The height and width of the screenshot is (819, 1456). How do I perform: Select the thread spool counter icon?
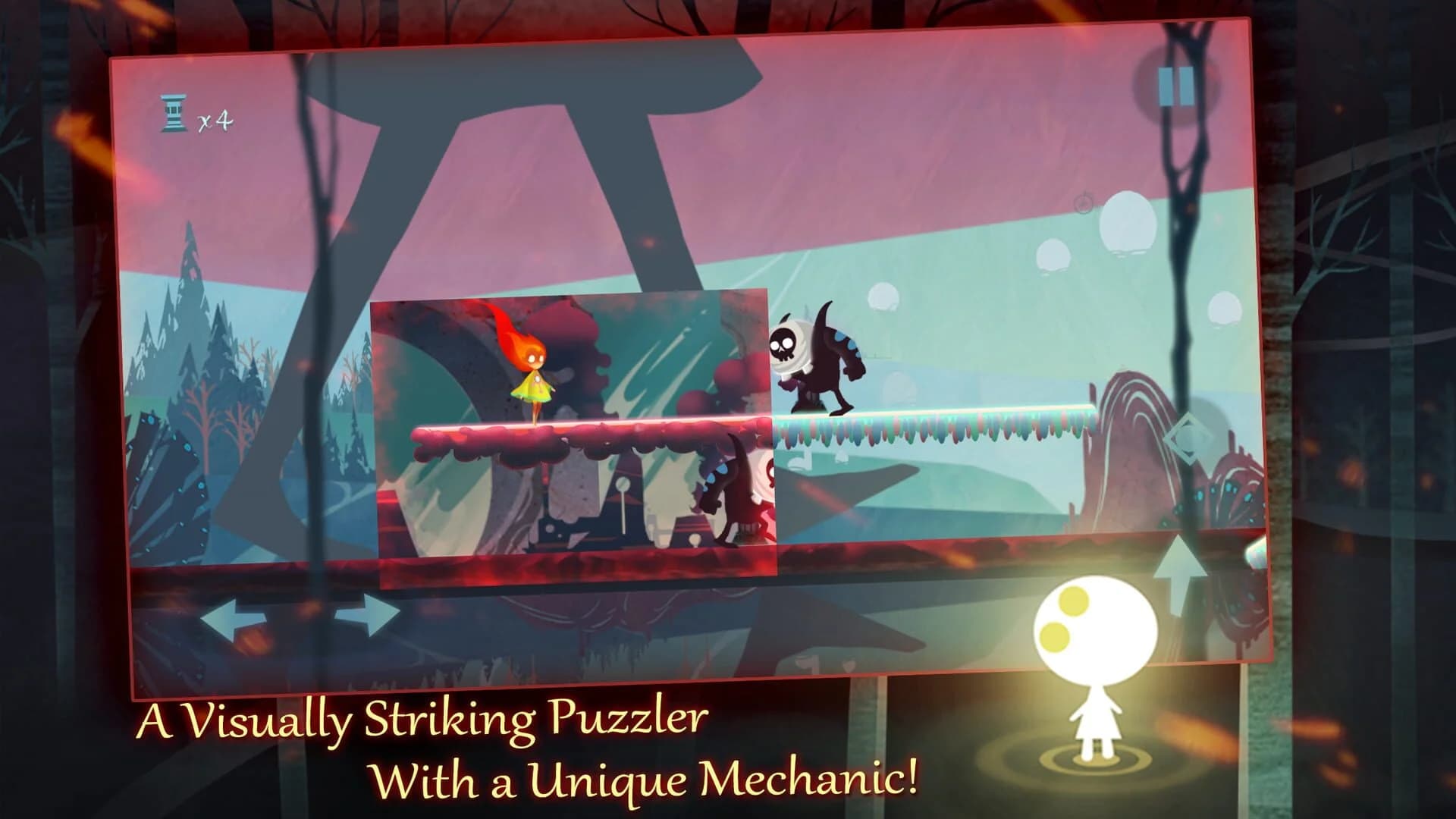174,114
